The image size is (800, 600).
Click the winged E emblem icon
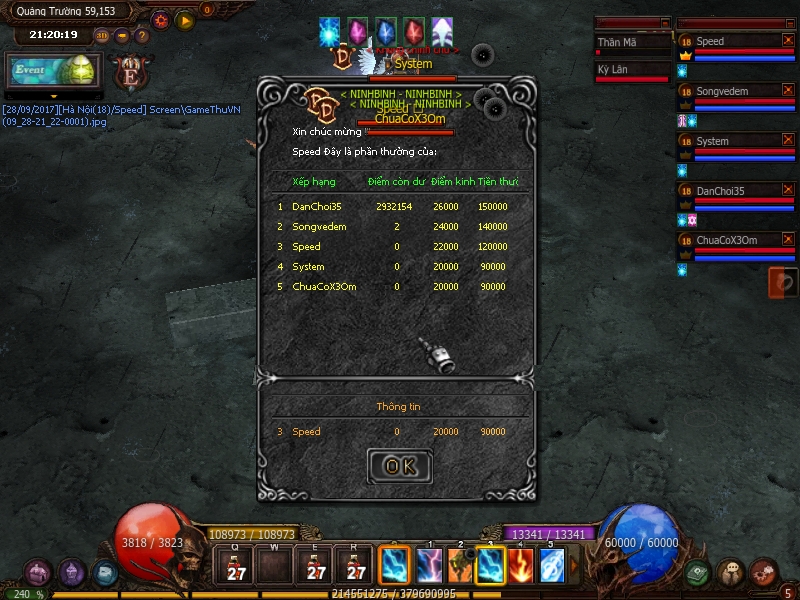[x=131, y=72]
